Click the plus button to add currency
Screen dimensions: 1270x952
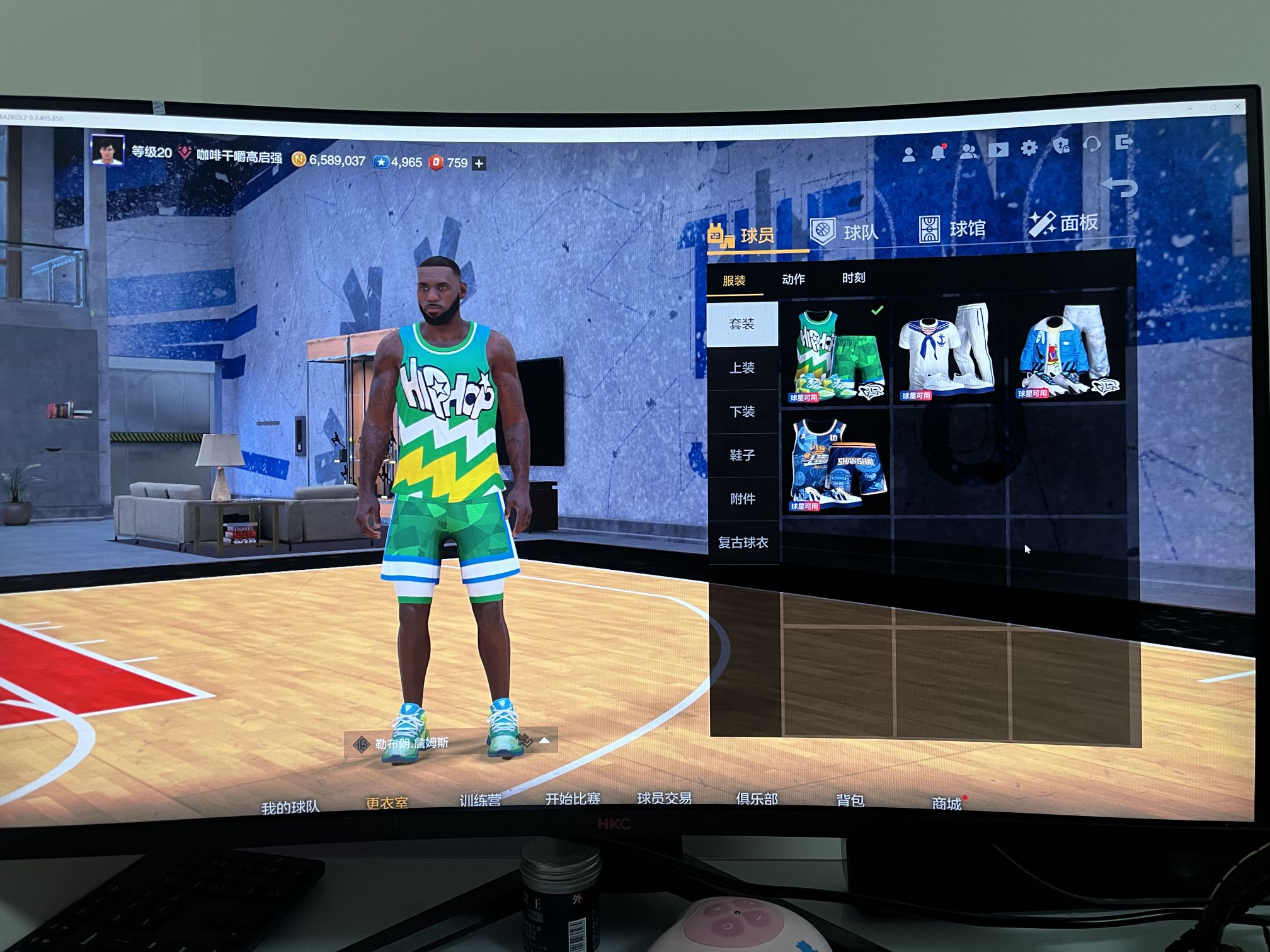480,162
